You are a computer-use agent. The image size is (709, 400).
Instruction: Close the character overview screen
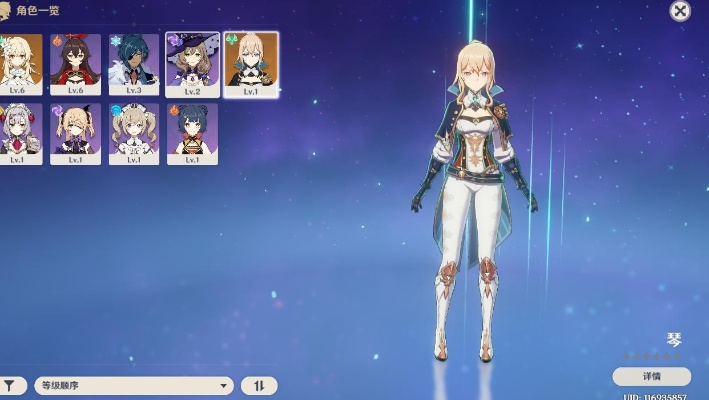(680, 11)
